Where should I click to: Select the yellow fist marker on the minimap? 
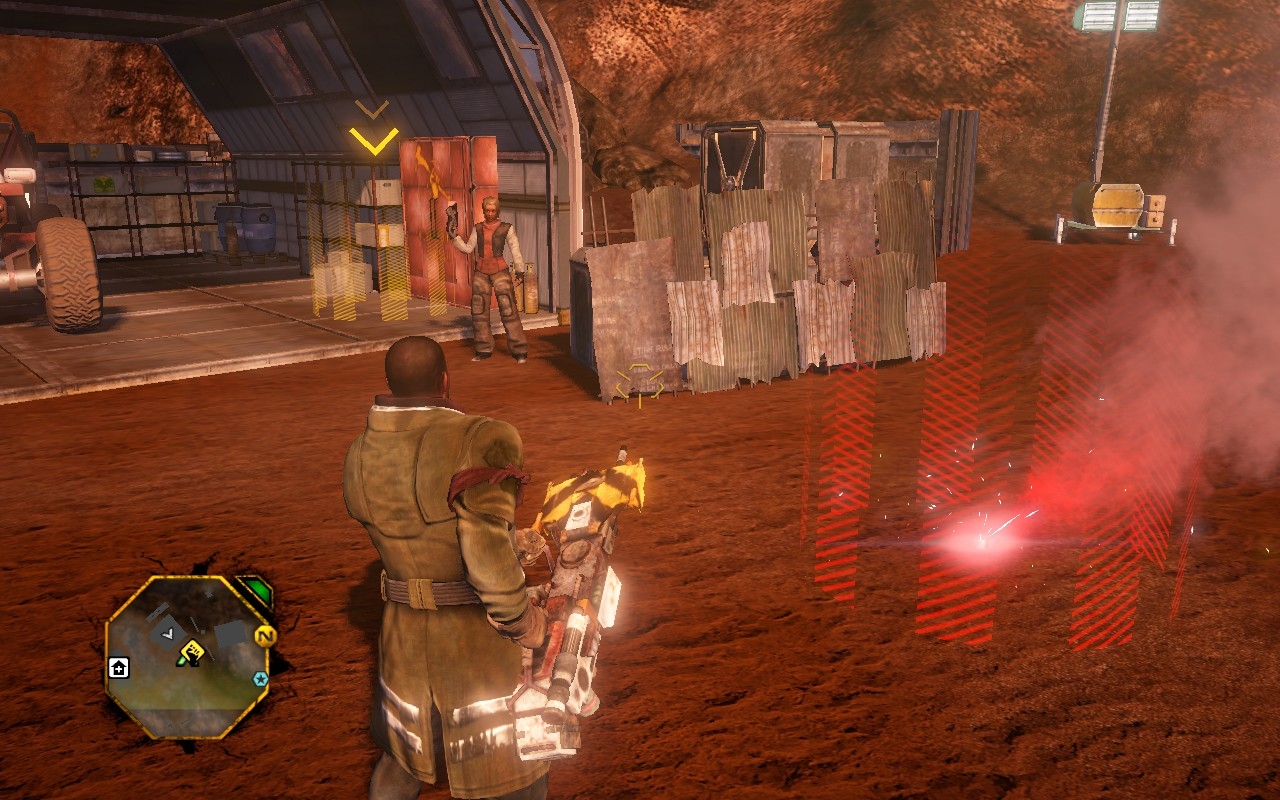pos(192,653)
